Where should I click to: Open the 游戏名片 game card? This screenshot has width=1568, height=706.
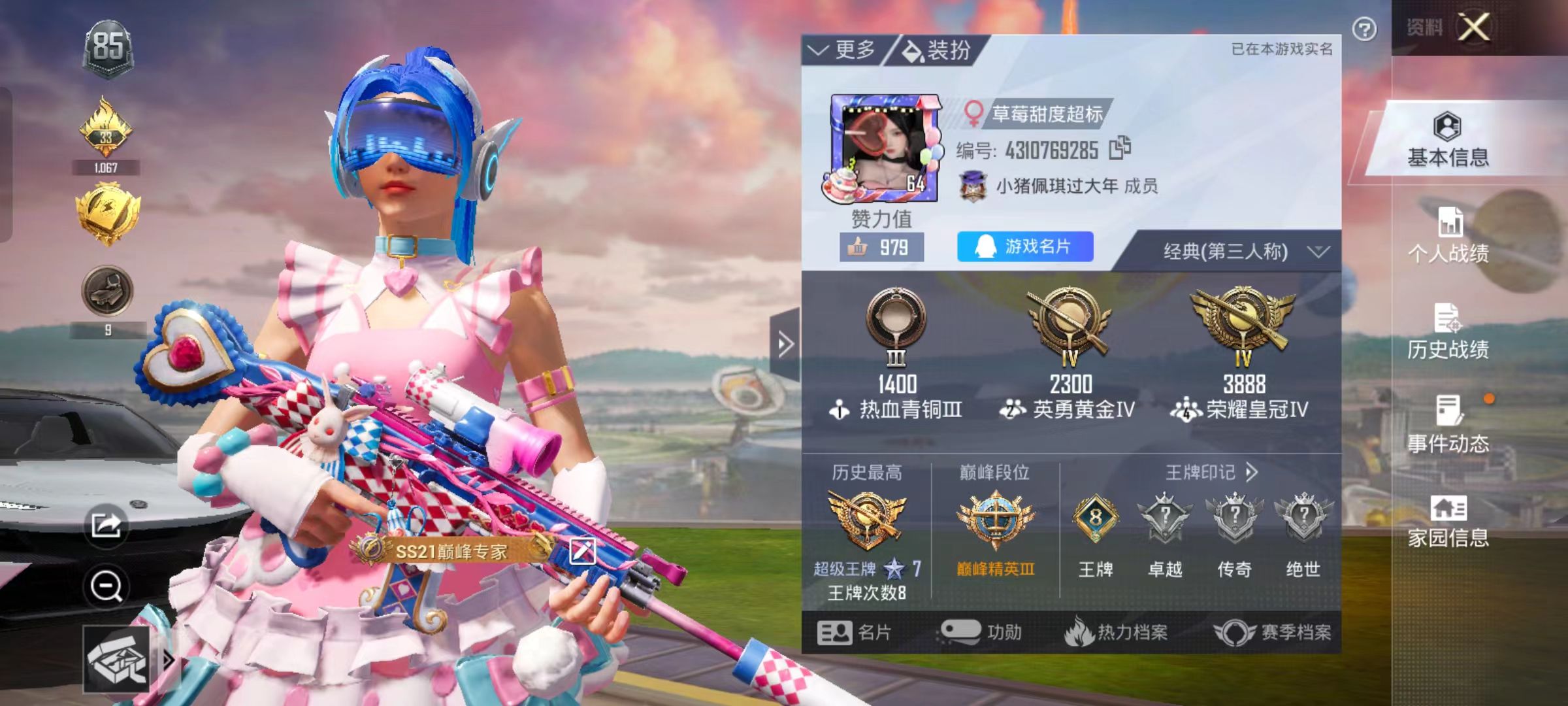(x=1024, y=246)
